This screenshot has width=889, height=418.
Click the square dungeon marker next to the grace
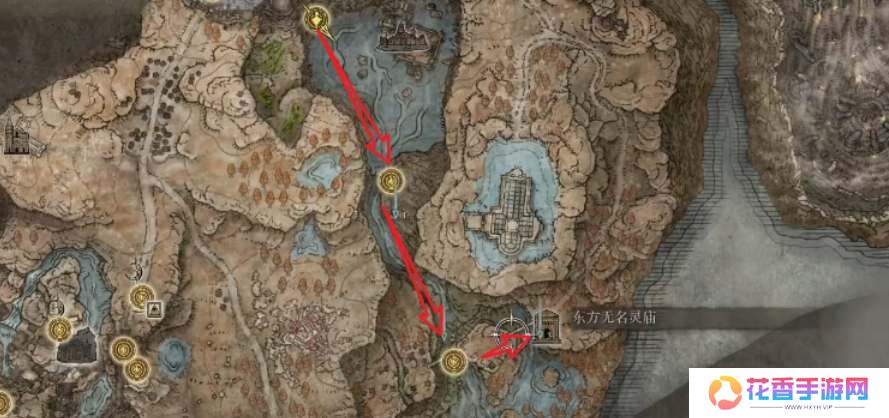point(155,310)
